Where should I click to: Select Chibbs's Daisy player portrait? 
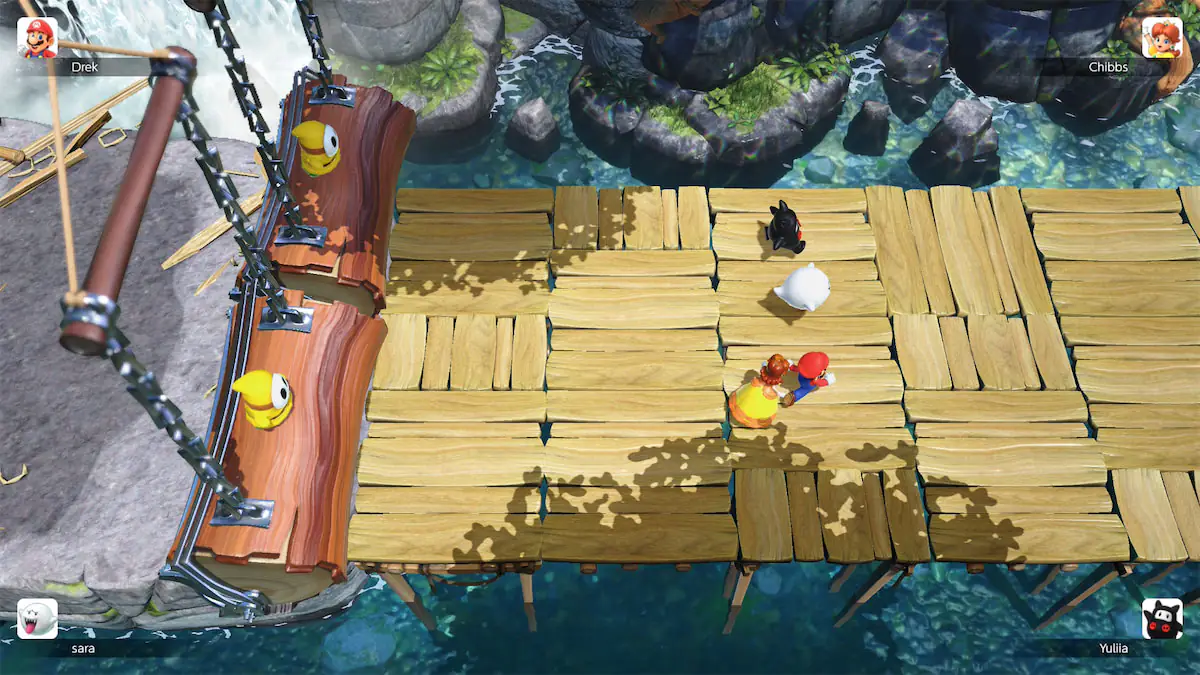coord(1162,38)
